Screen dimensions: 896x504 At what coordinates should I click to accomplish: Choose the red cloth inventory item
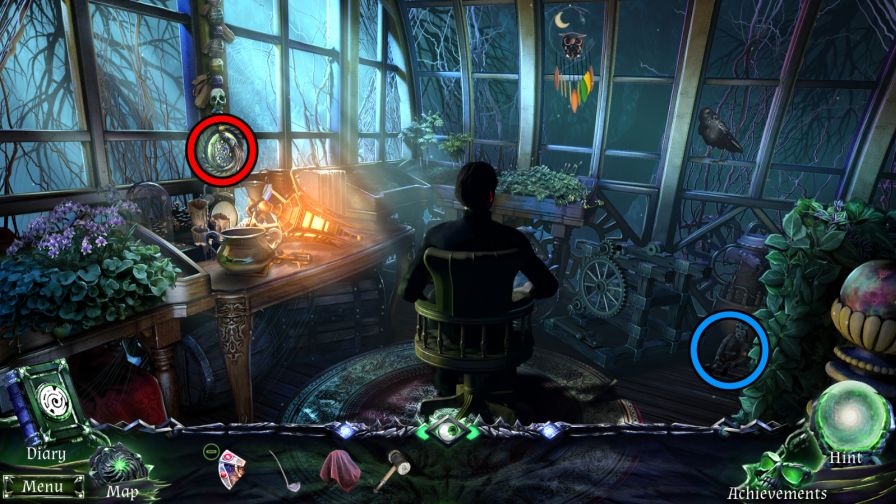coord(340,466)
